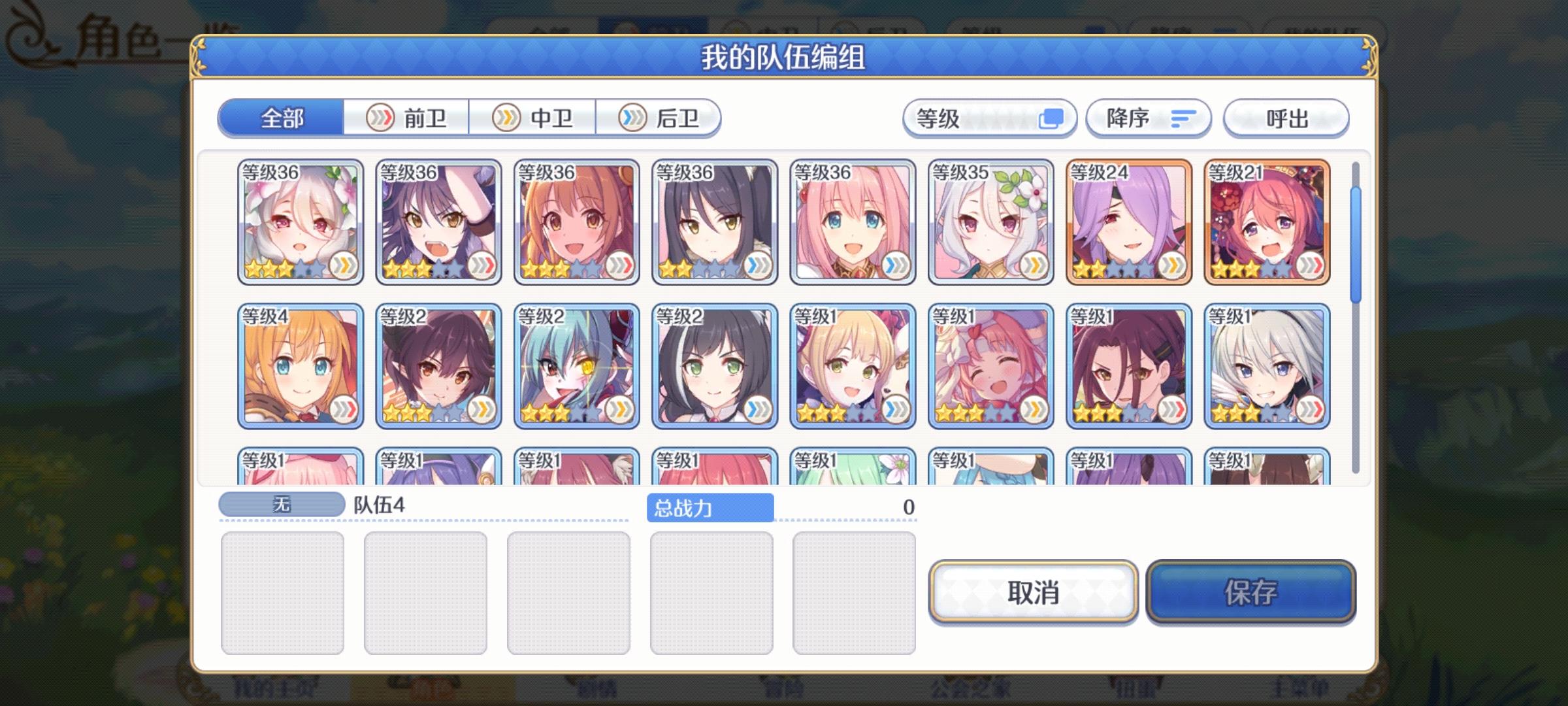The image size is (1568, 706).
Task: Open the 等级 sort criteria dropdown
Action: pos(988,118)
